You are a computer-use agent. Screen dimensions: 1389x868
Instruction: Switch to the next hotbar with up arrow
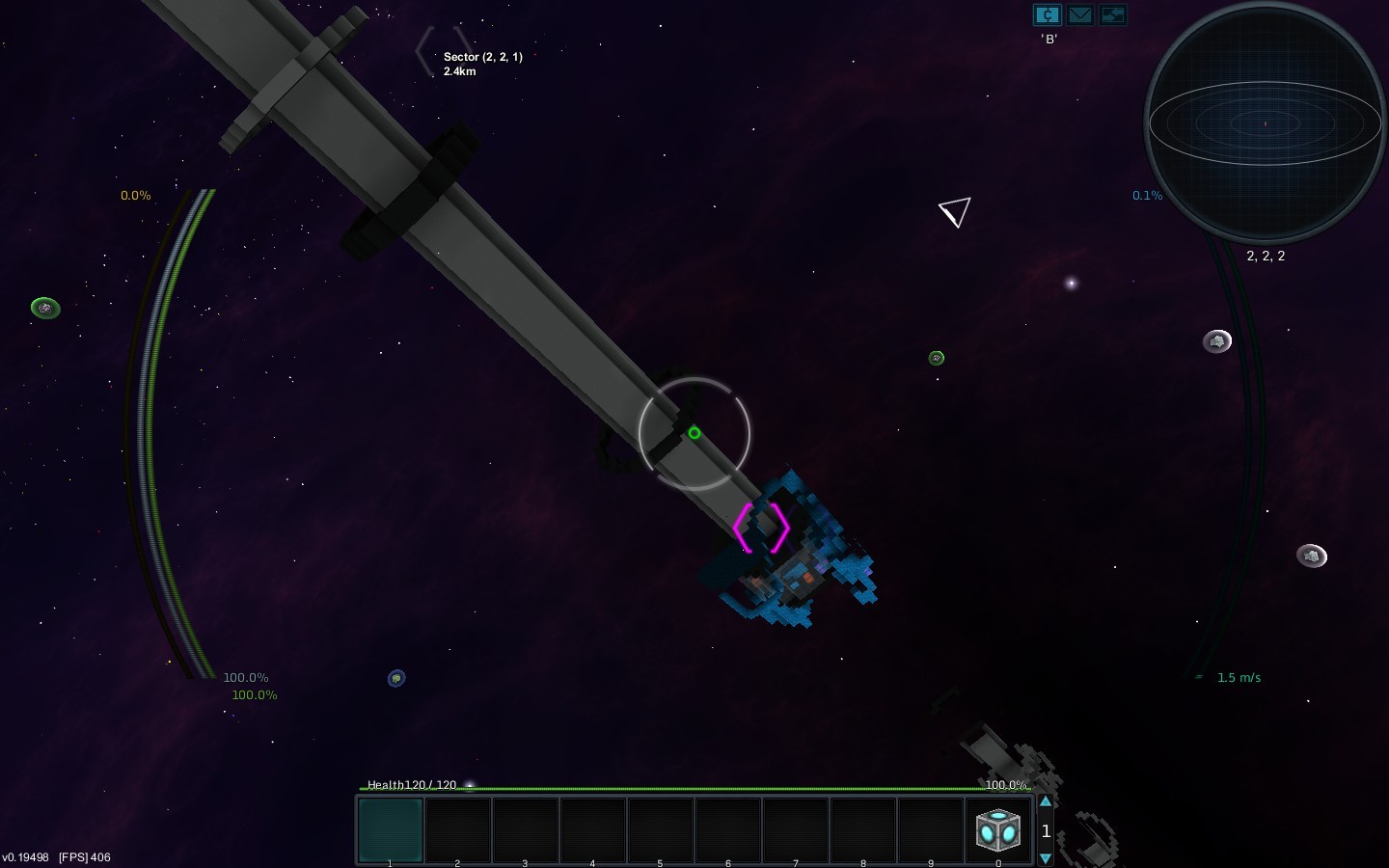coord(1046,802)
